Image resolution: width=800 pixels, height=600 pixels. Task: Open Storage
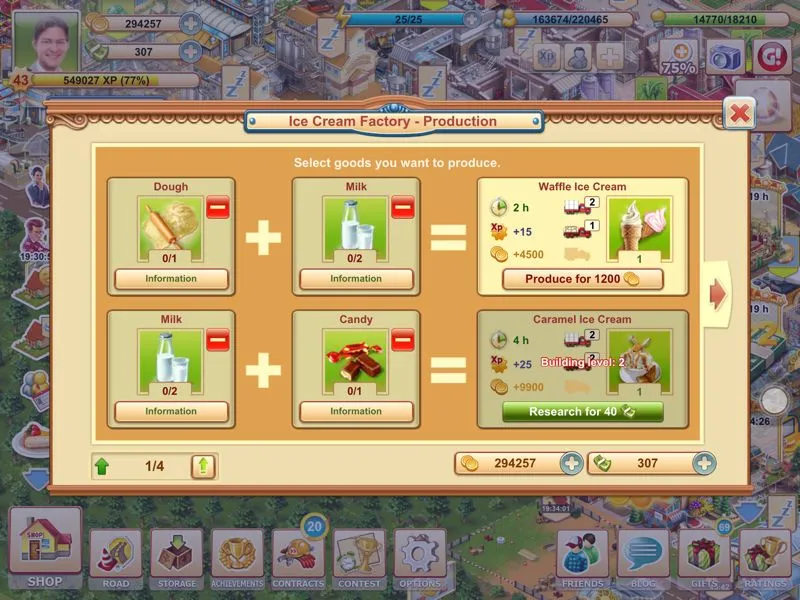[177, 557]
